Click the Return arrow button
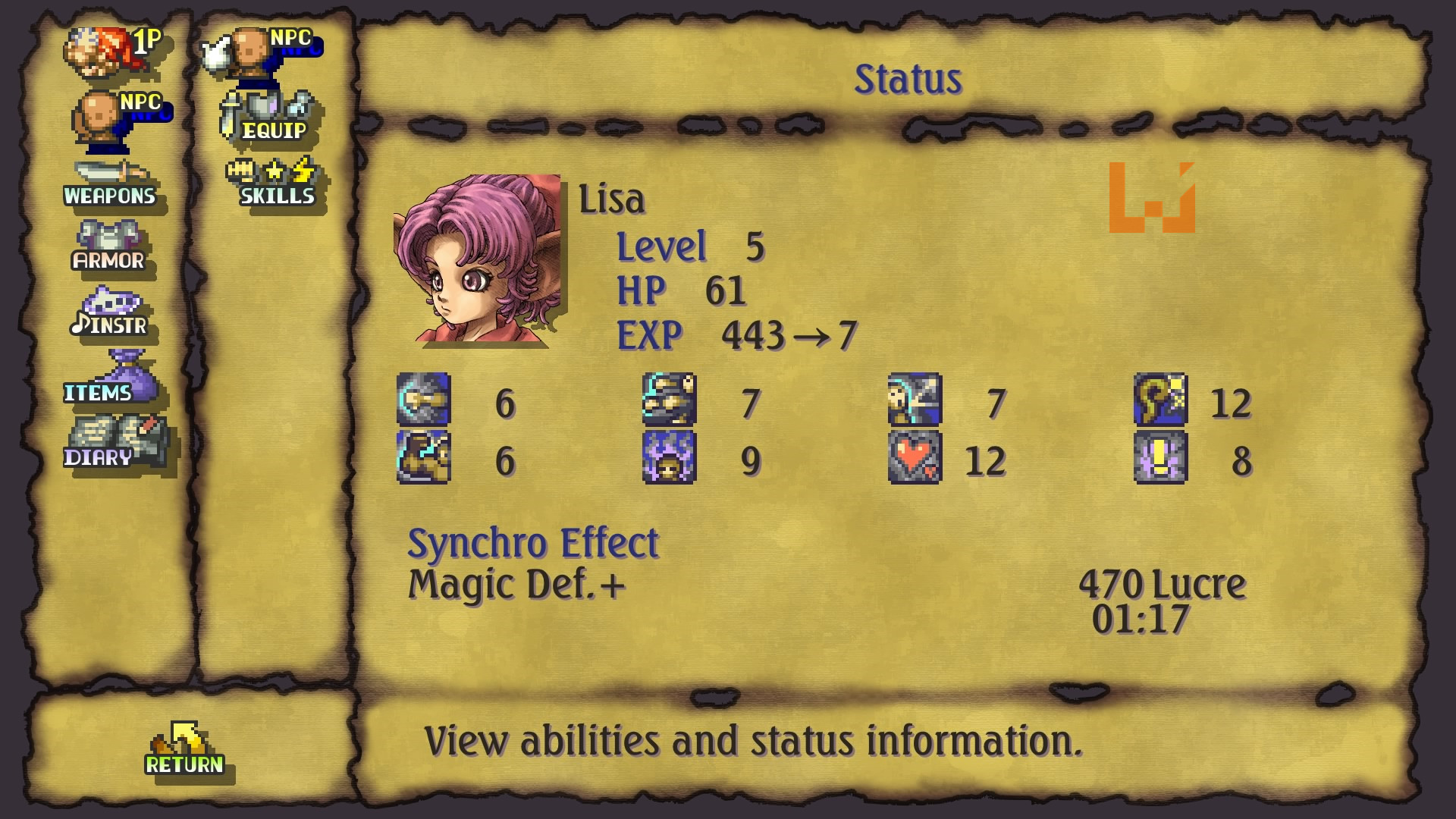This screenshot has width=1456, height=819. 184,751
